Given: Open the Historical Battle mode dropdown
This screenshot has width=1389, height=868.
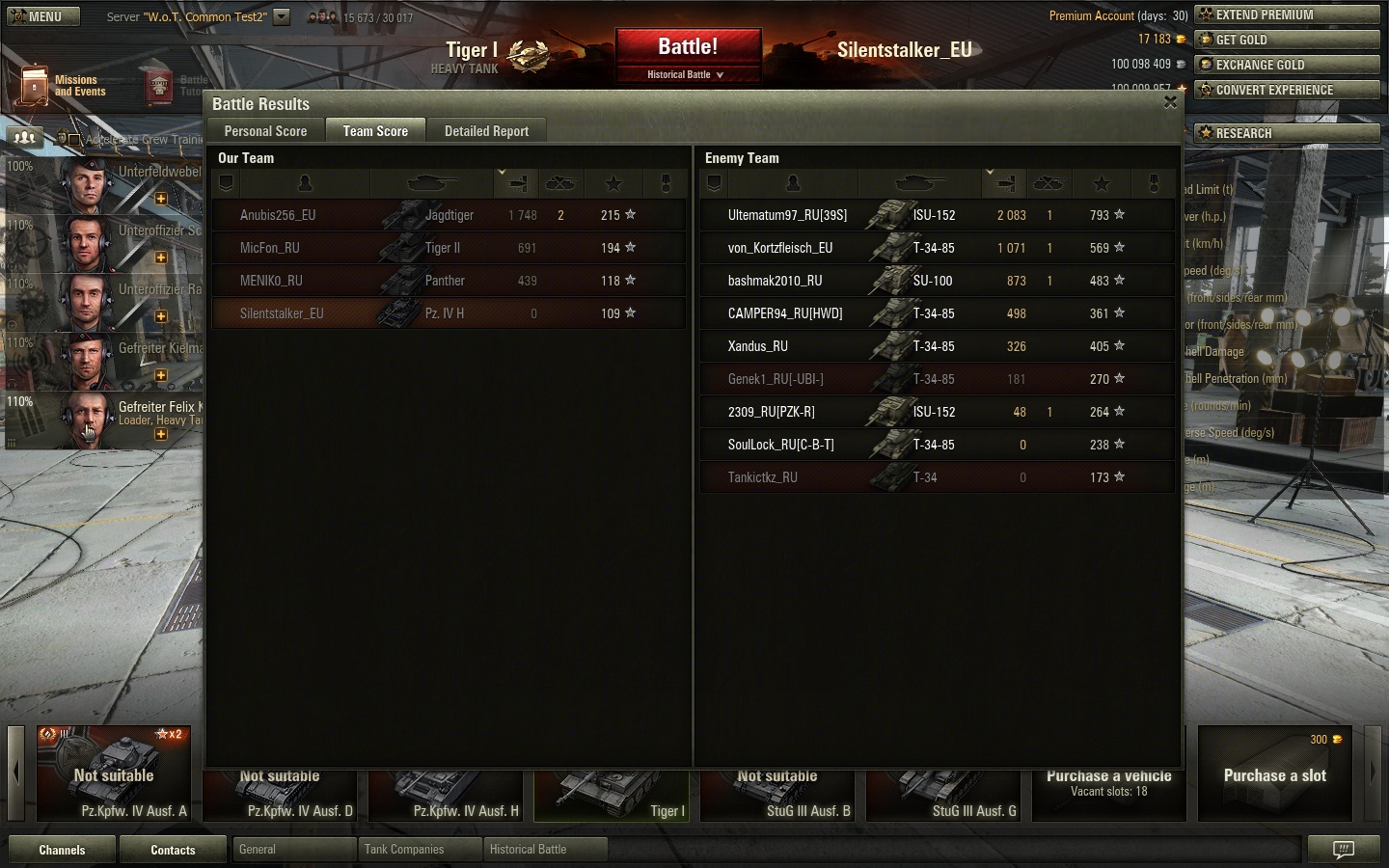Looking at the screenshot, I should coord(686,74).
